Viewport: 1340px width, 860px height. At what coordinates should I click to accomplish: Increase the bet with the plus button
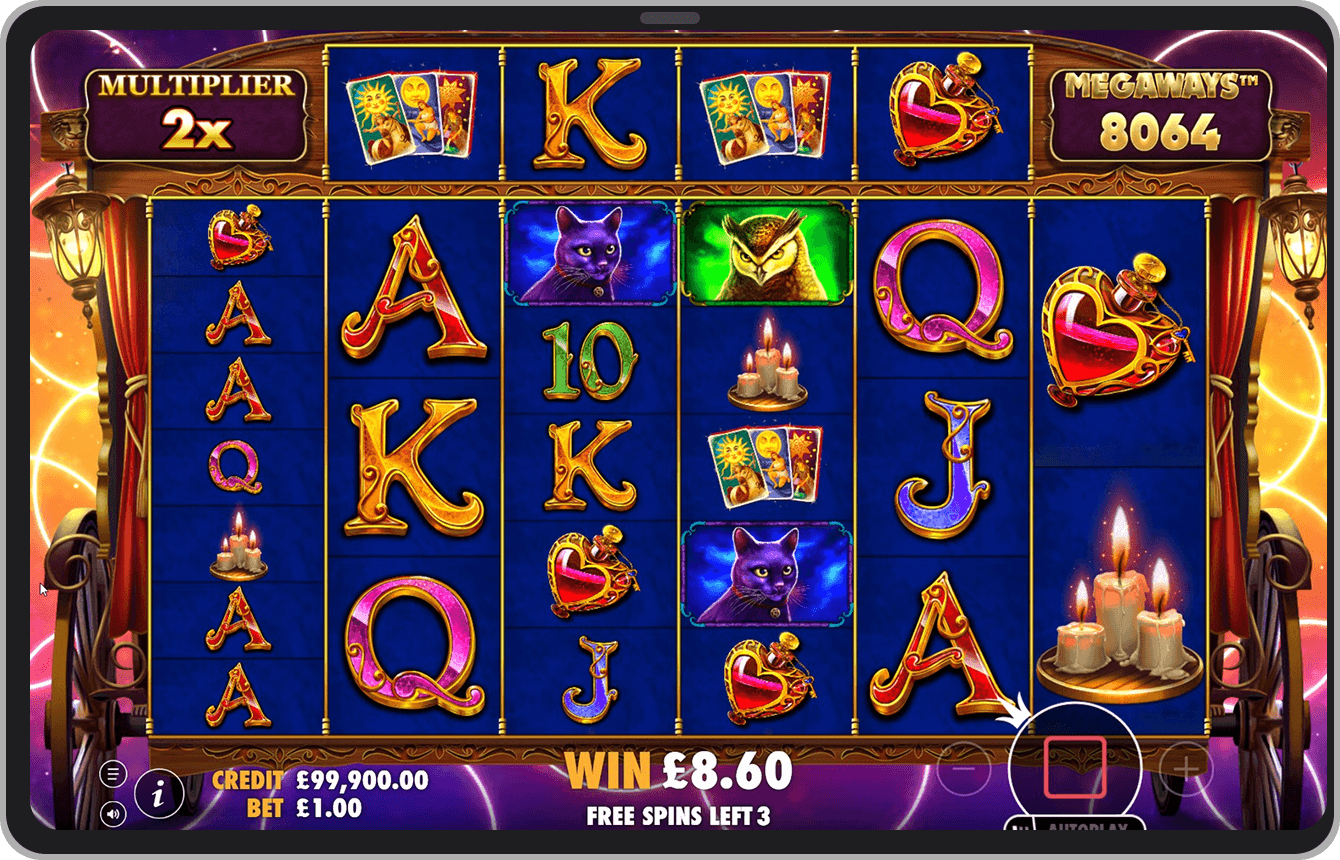click(1186, 768)
